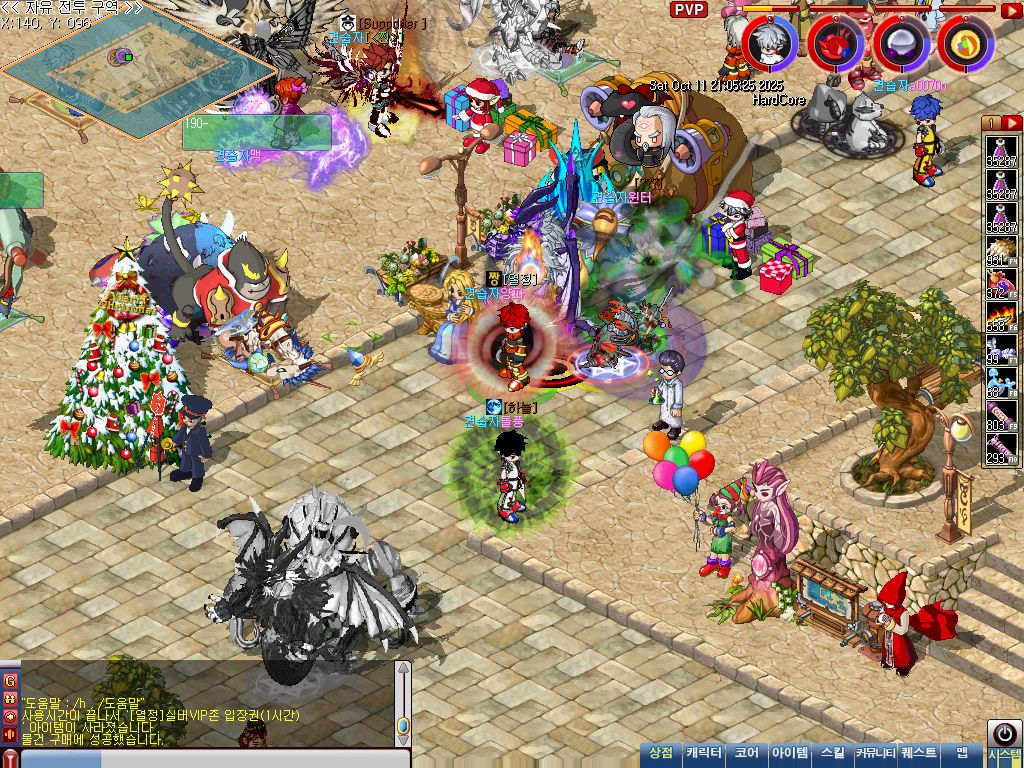Open the 맵 (Map) menu
Screen dimensions: 1024x768
point(961,754)
